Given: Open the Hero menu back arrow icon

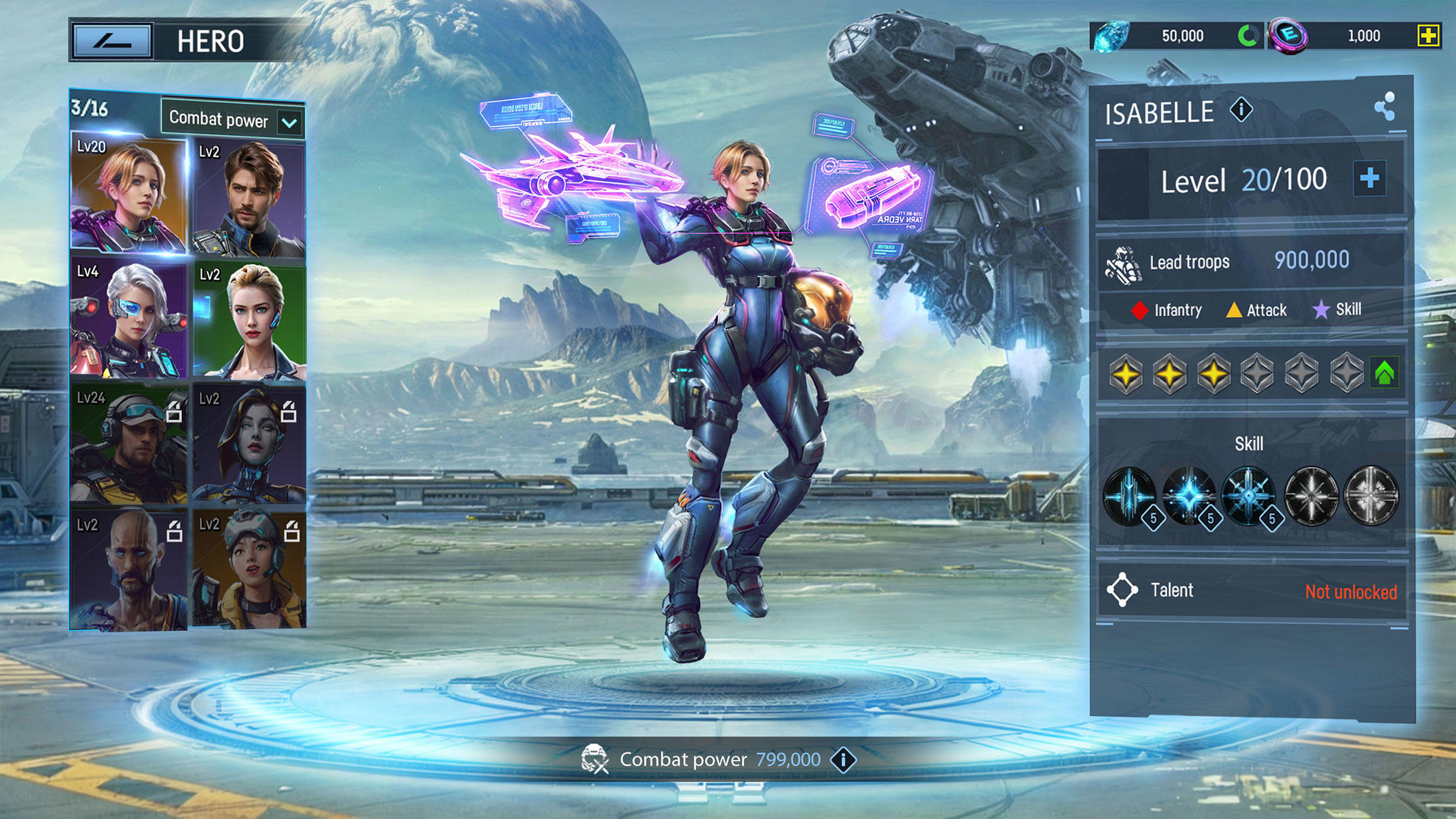Looking at the screenshot, I should click(x=112, y=41).
